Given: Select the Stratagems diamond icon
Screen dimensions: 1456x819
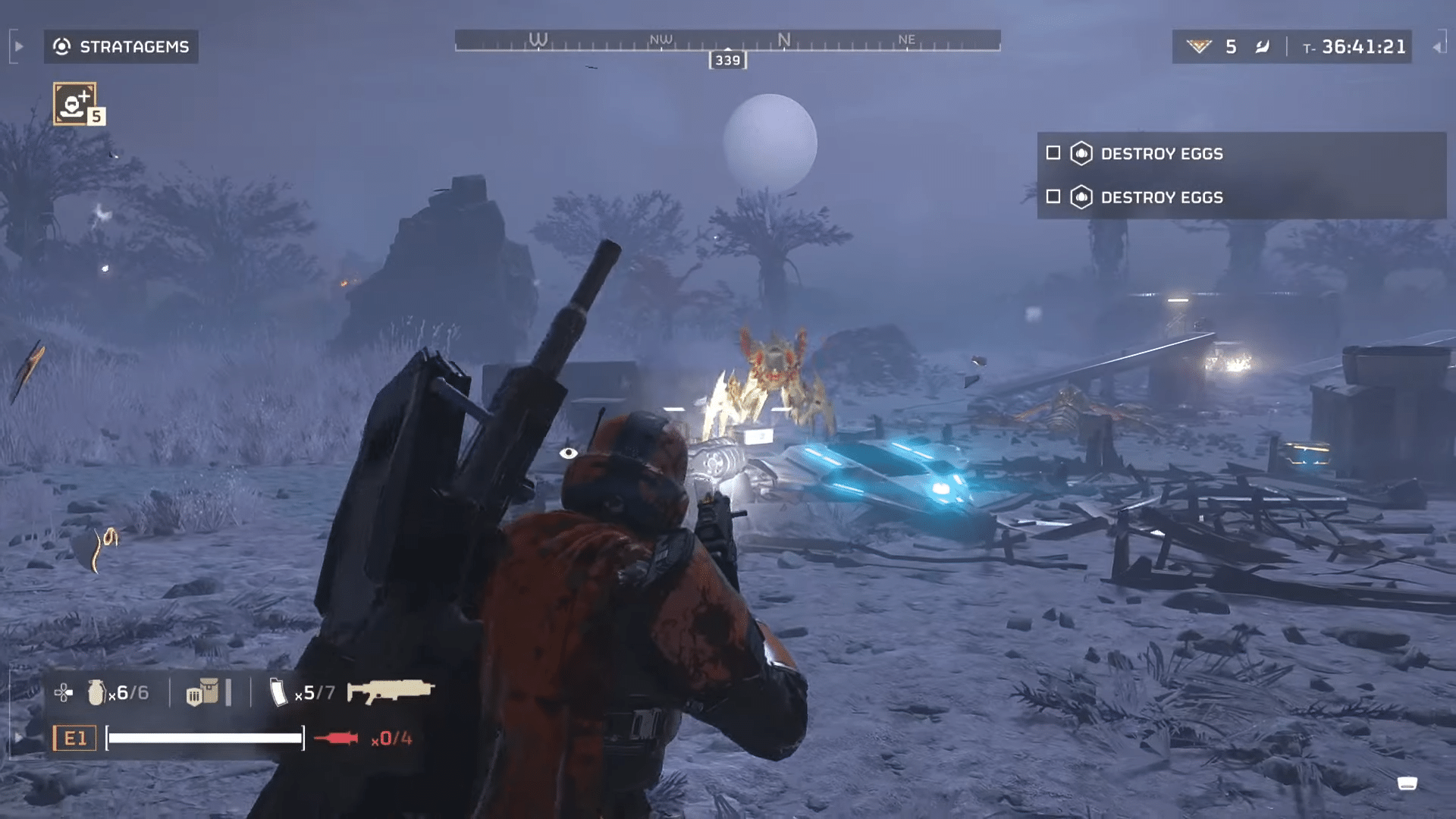Looking at the screenshot, I should pos(64,47).
